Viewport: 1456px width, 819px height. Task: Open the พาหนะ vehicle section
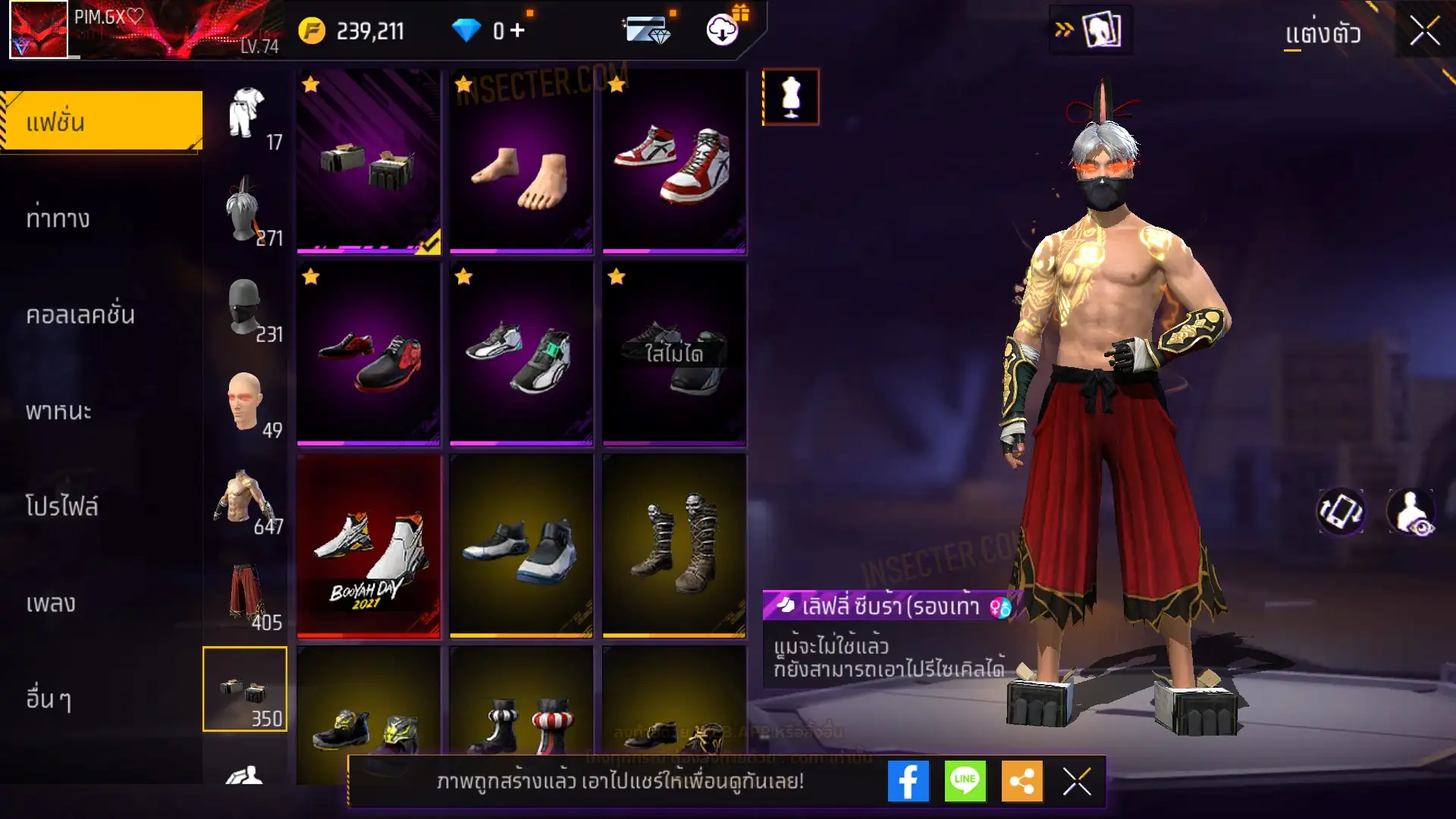tap(58, 411)
